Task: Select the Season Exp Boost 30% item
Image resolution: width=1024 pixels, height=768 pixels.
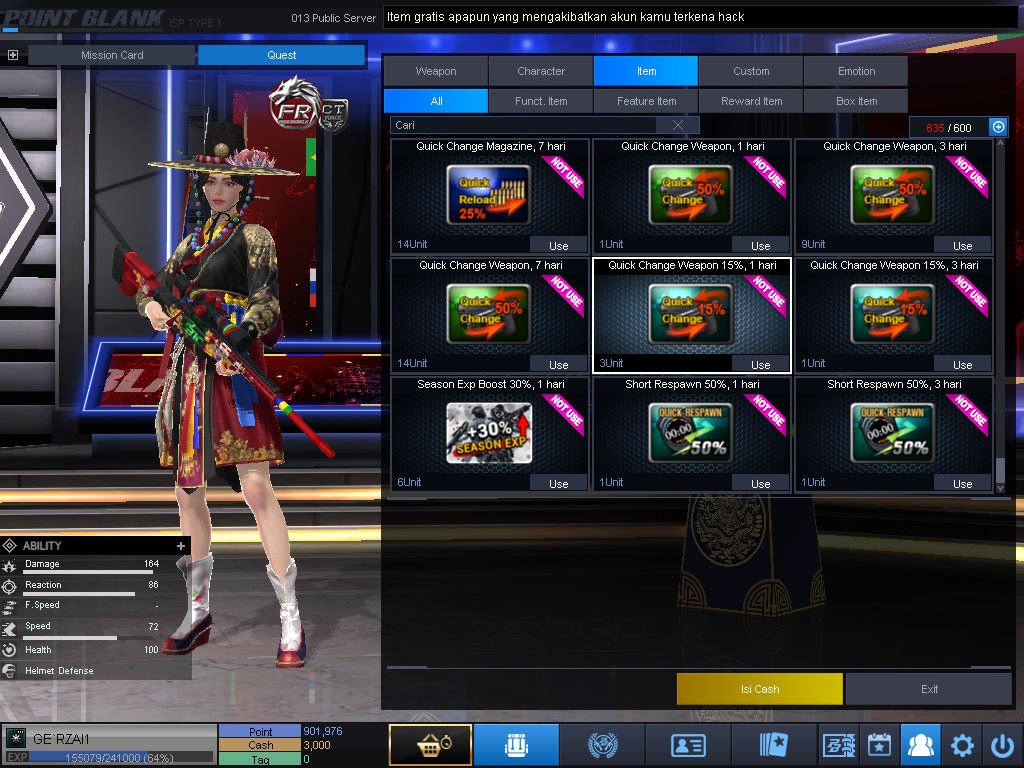Action: 489,433
